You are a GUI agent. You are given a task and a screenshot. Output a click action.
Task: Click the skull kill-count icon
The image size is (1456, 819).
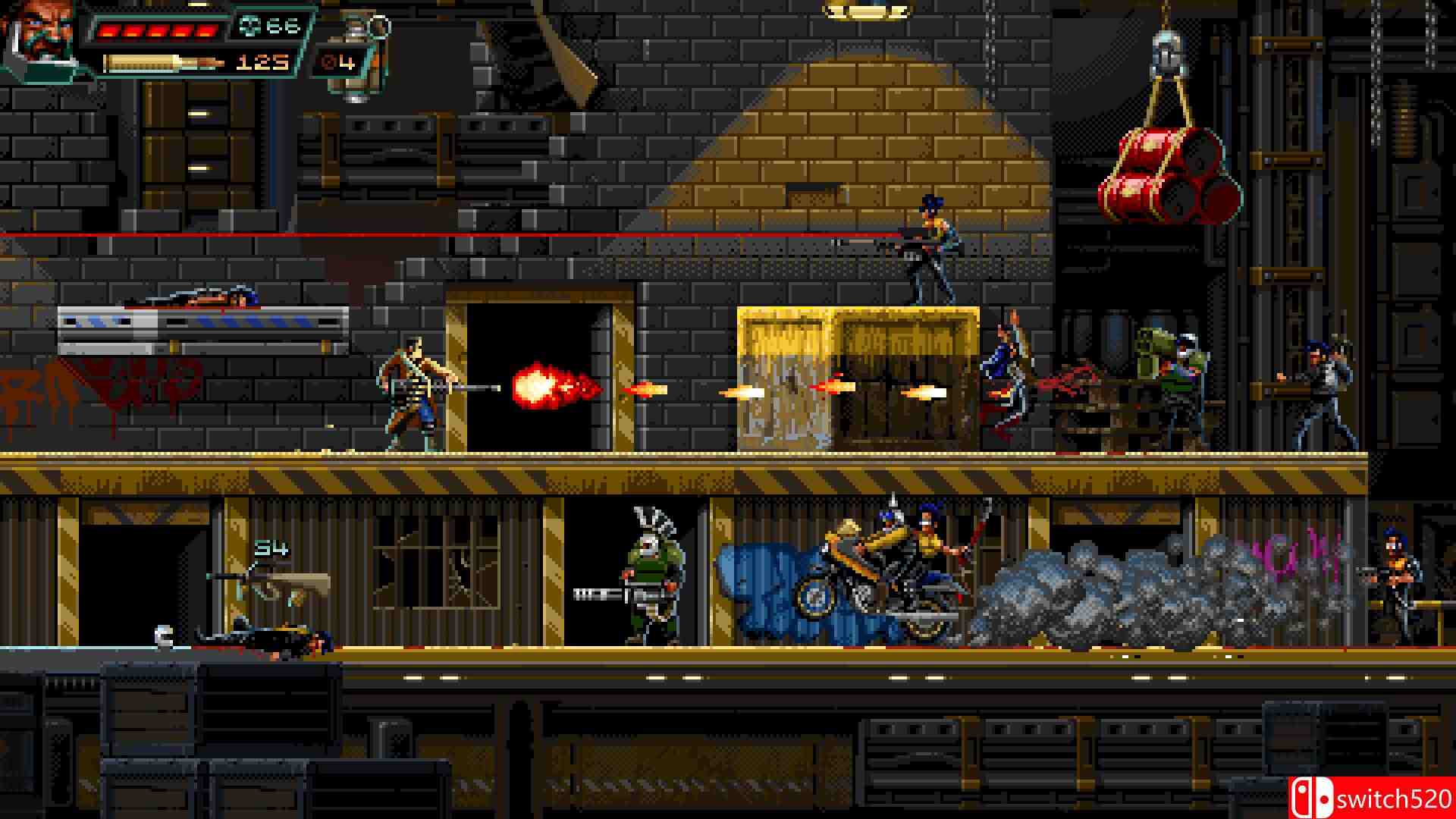point(249,26)
